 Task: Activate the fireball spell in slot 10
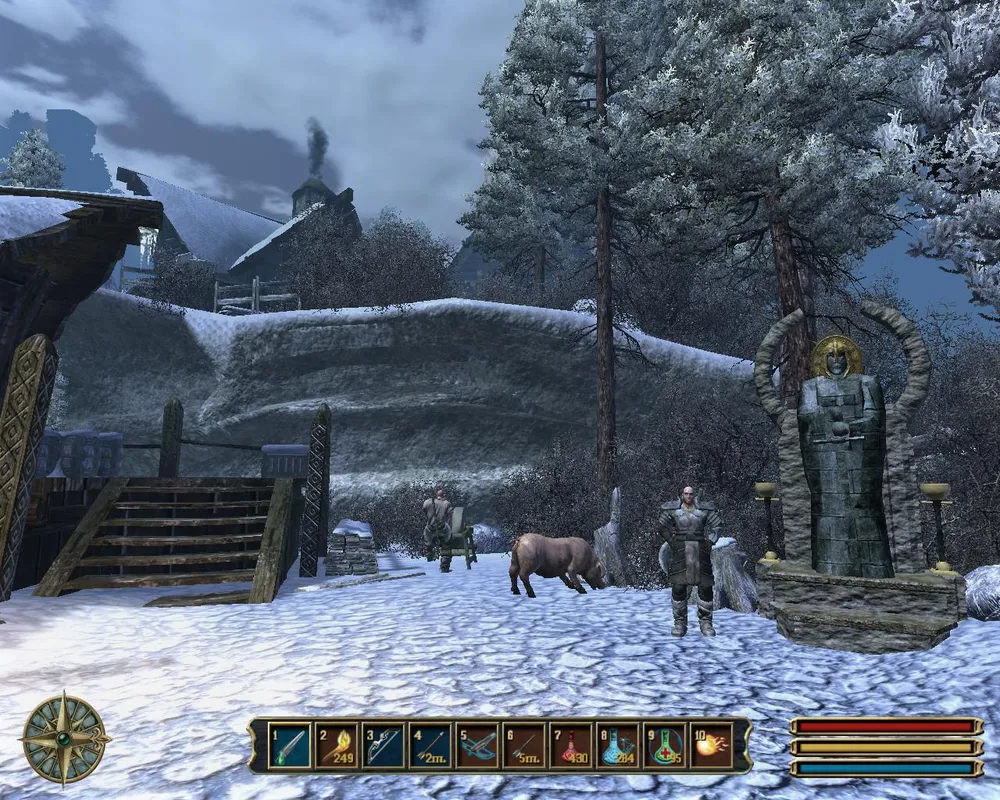[712, 745]
